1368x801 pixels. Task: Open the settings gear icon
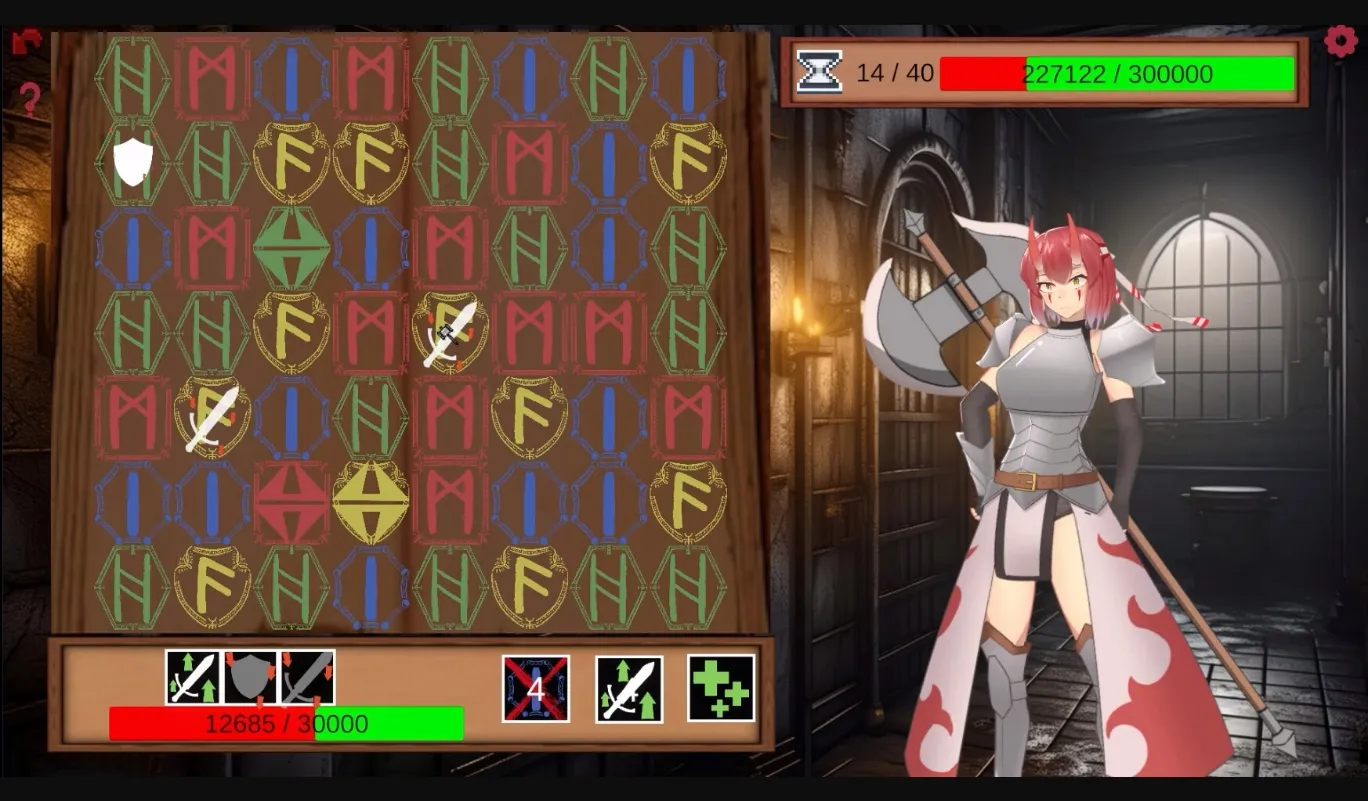click(1343, 40)
